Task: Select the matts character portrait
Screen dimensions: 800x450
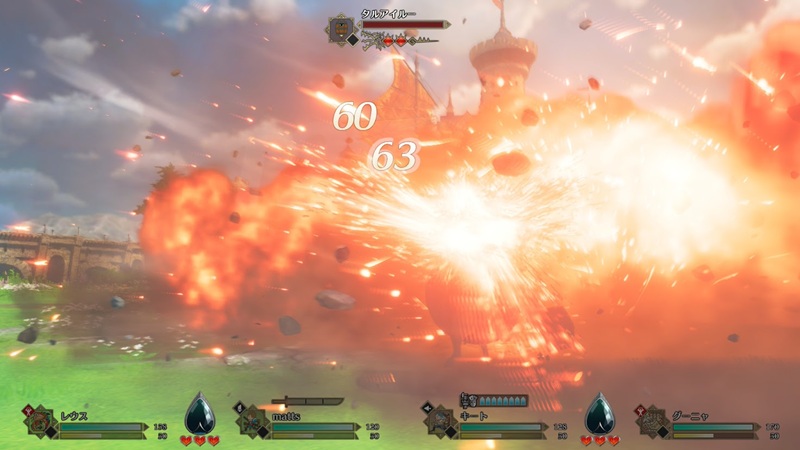Action: [x=251, y=423]
